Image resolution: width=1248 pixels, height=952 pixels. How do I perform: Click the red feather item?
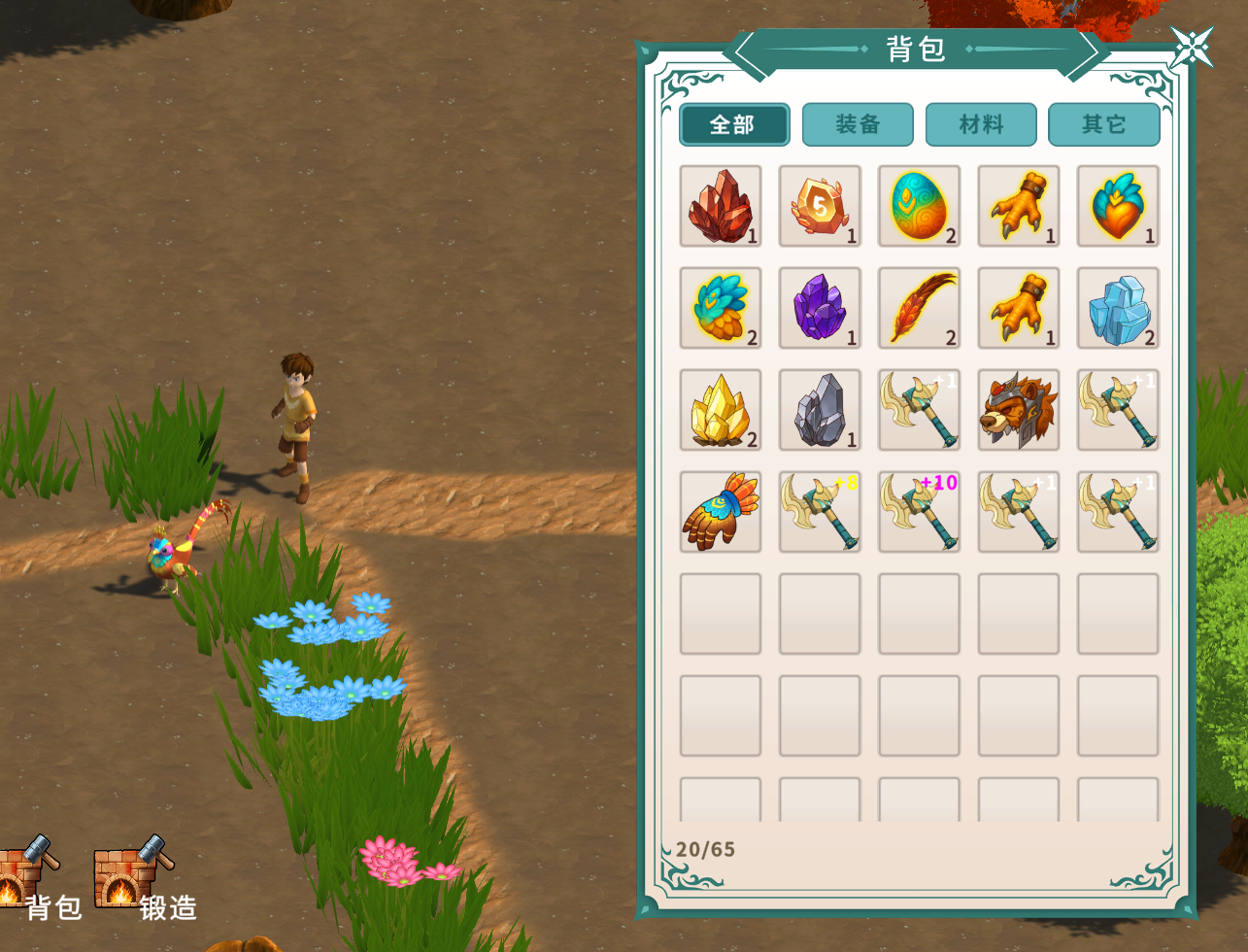[919, 308]
